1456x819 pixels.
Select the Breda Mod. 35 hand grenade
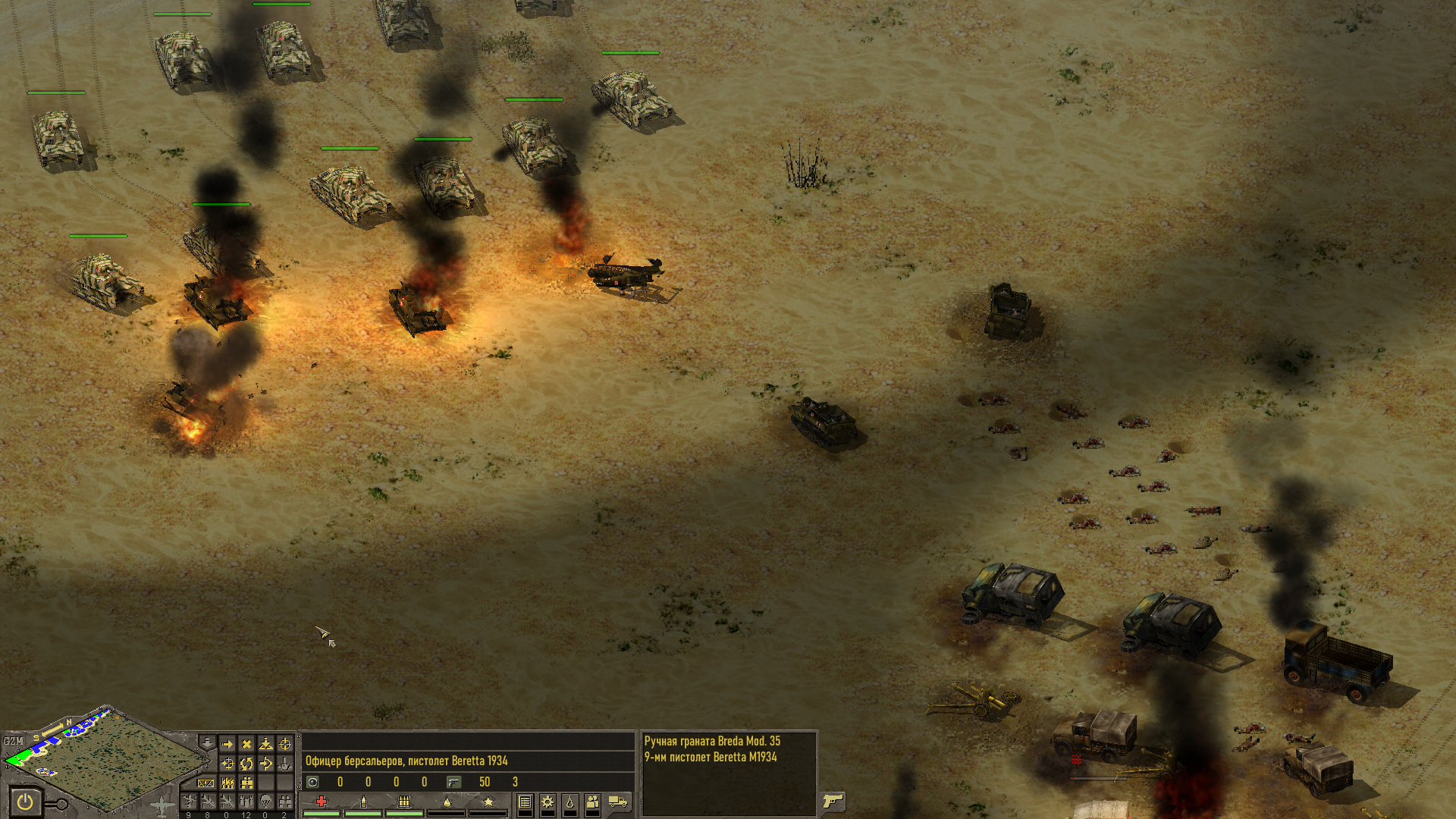tap(712, 741)
